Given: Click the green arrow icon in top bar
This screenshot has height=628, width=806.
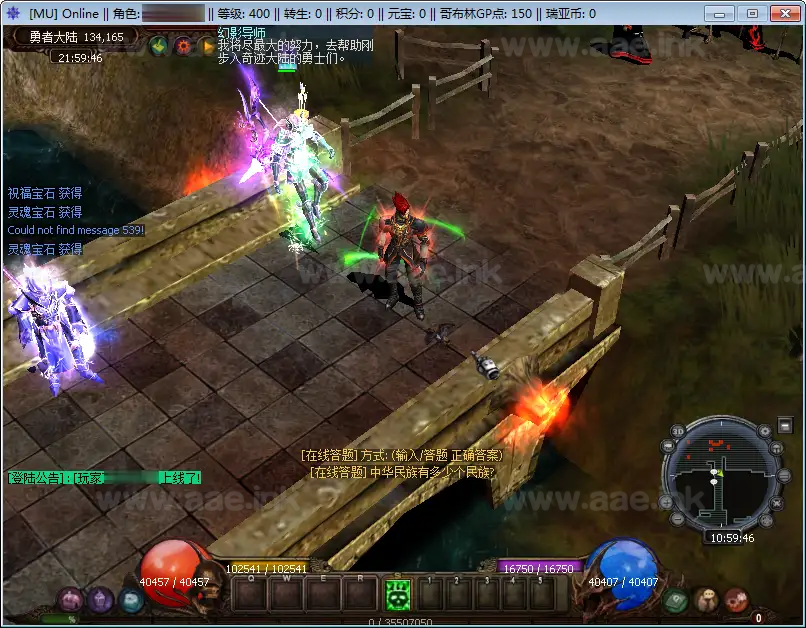Looking at the screenshot, I should (158, 45).
